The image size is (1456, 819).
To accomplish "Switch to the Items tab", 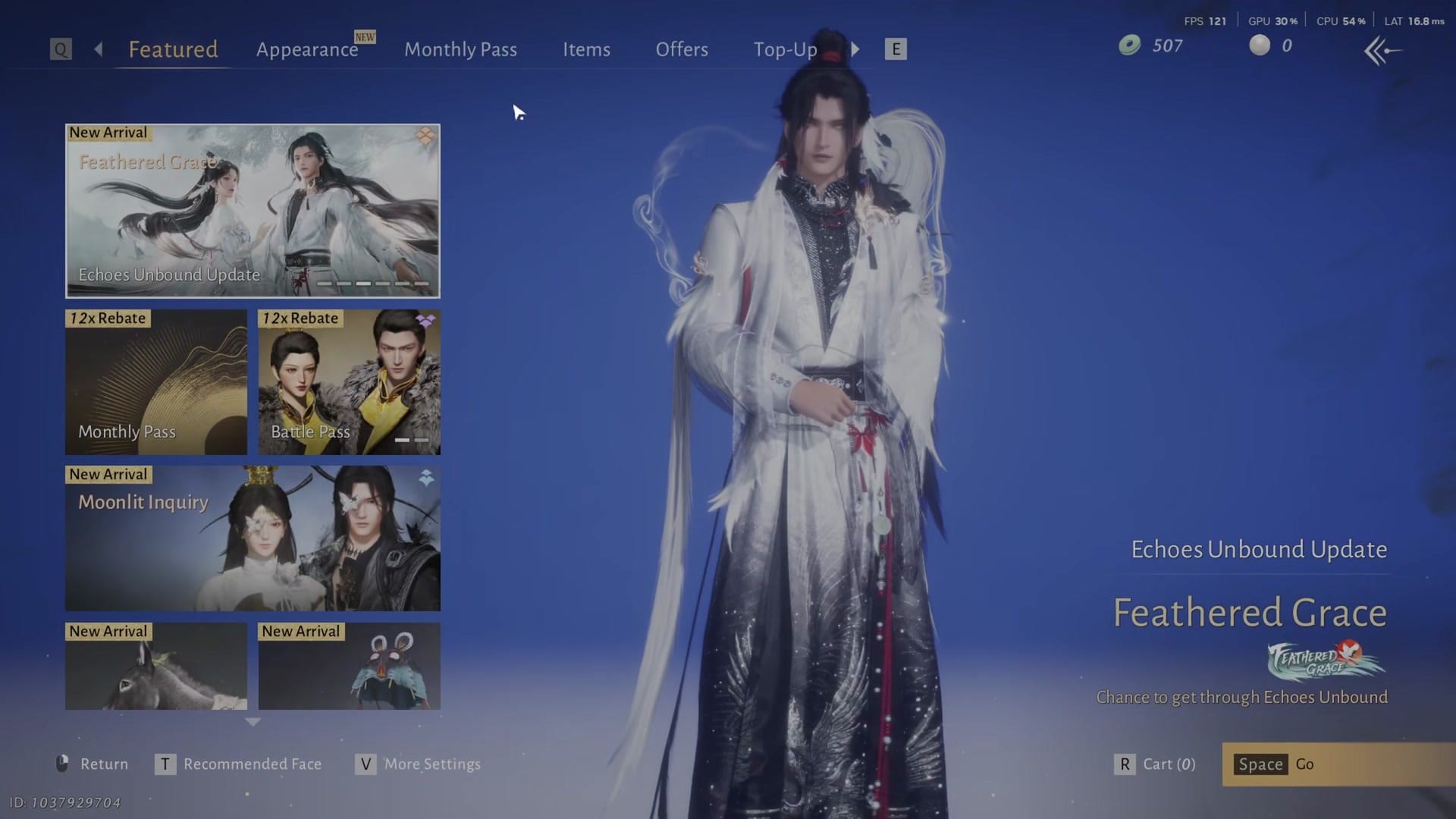I will (x=586, y=49).
